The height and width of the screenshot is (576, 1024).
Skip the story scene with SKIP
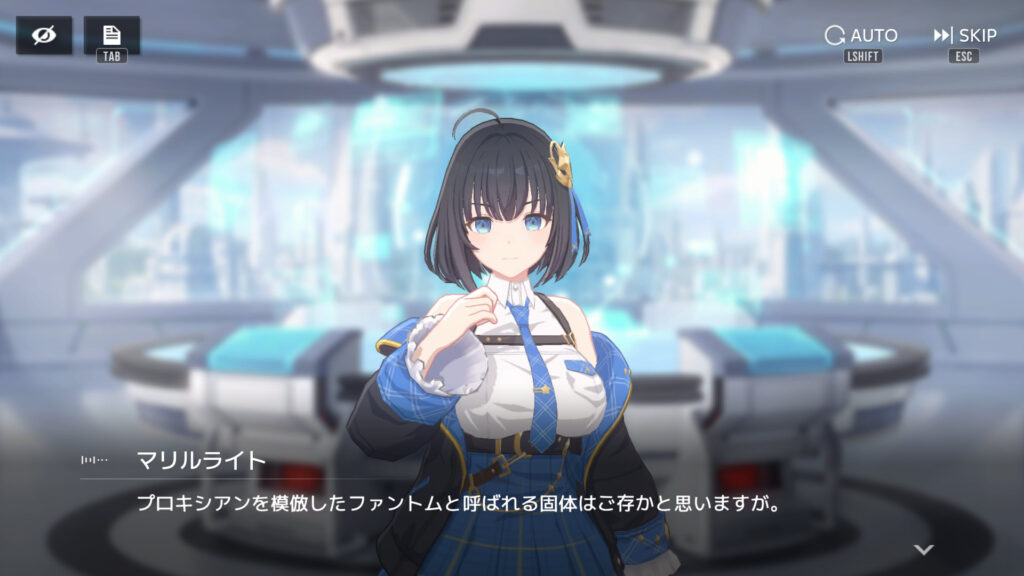[965, 36]
